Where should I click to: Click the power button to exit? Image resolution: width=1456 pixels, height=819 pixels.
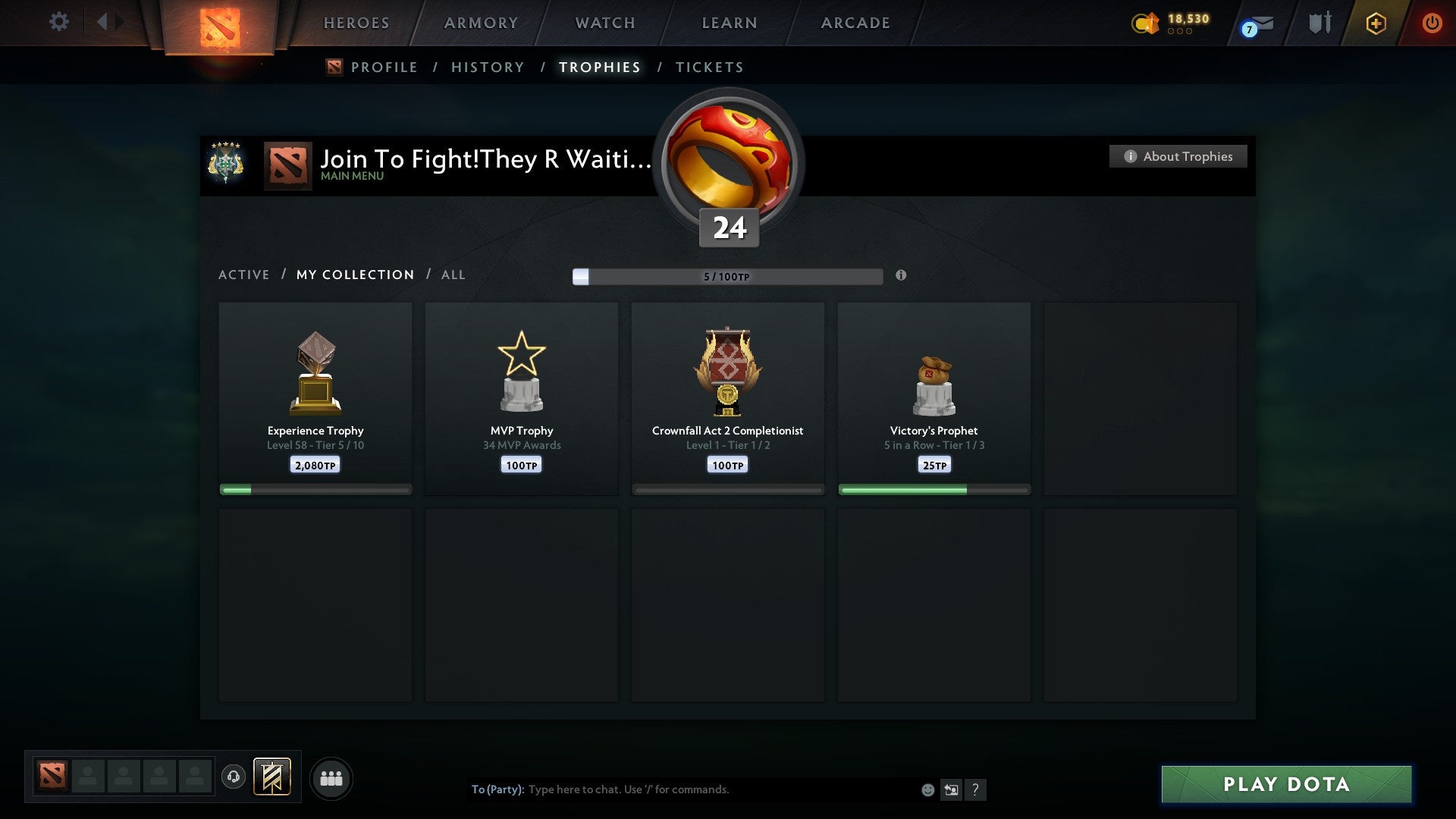pos(1433,23)
